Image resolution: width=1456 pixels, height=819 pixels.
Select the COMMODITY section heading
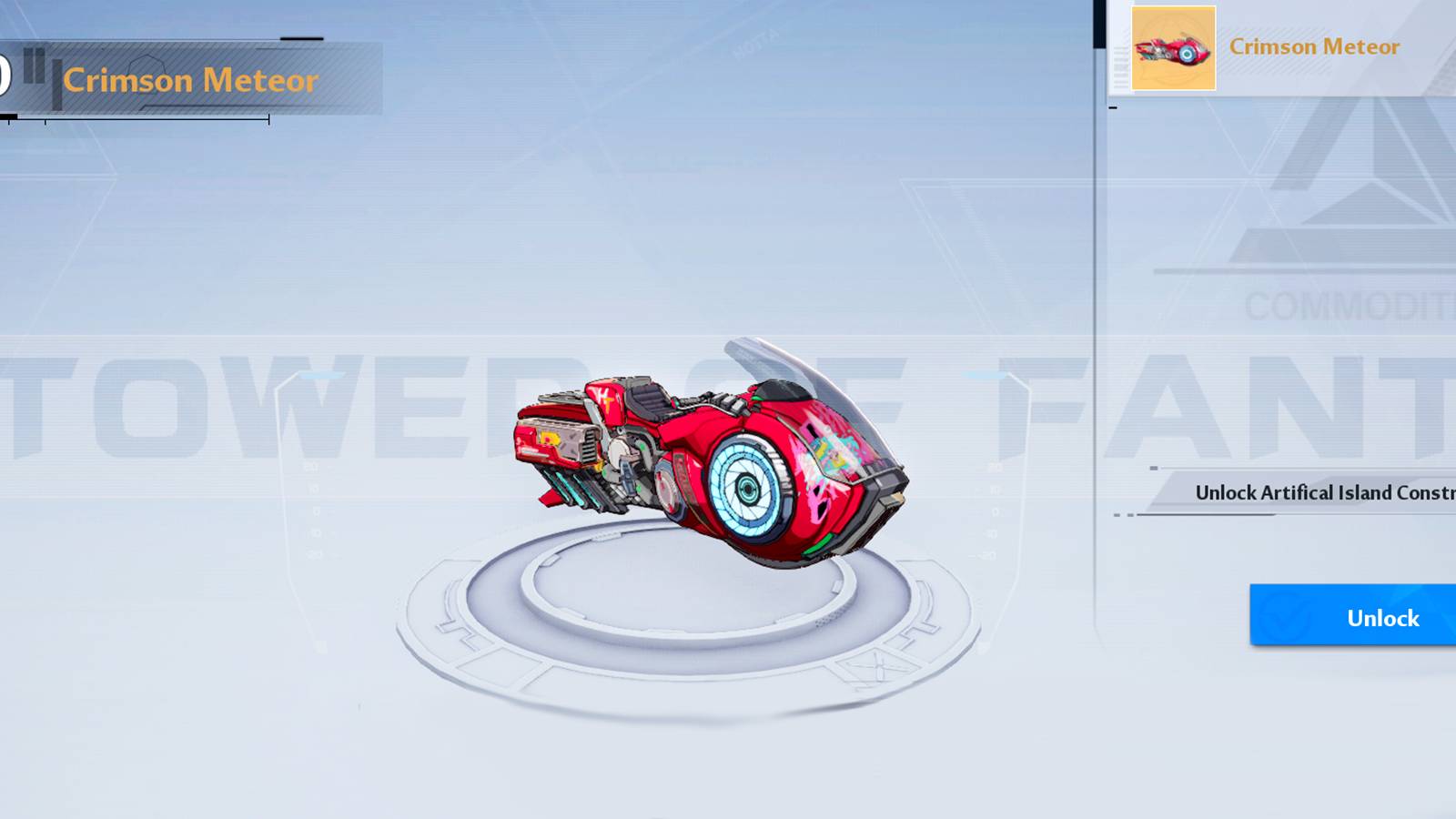coord(1329,305)
